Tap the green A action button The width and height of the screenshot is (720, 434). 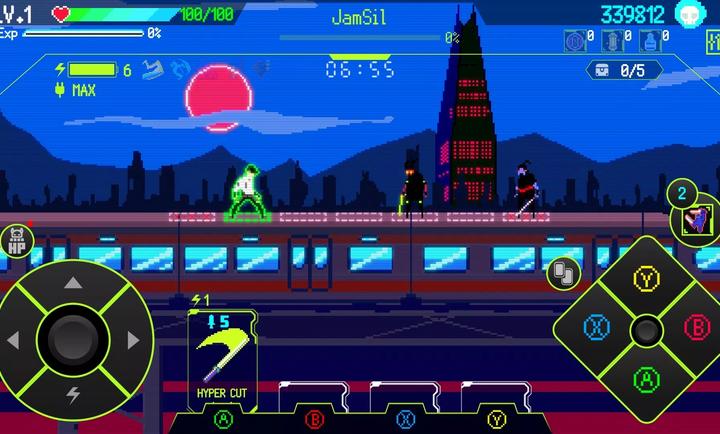pyautogui.click(x=647, y=378)
